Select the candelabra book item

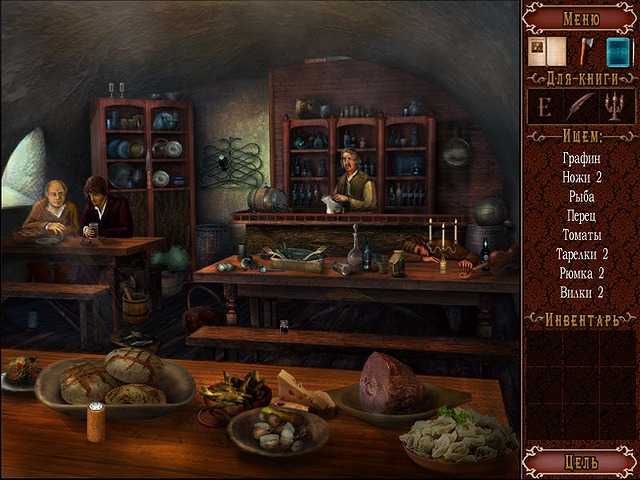pyautogui.click(x=615, y=106)
